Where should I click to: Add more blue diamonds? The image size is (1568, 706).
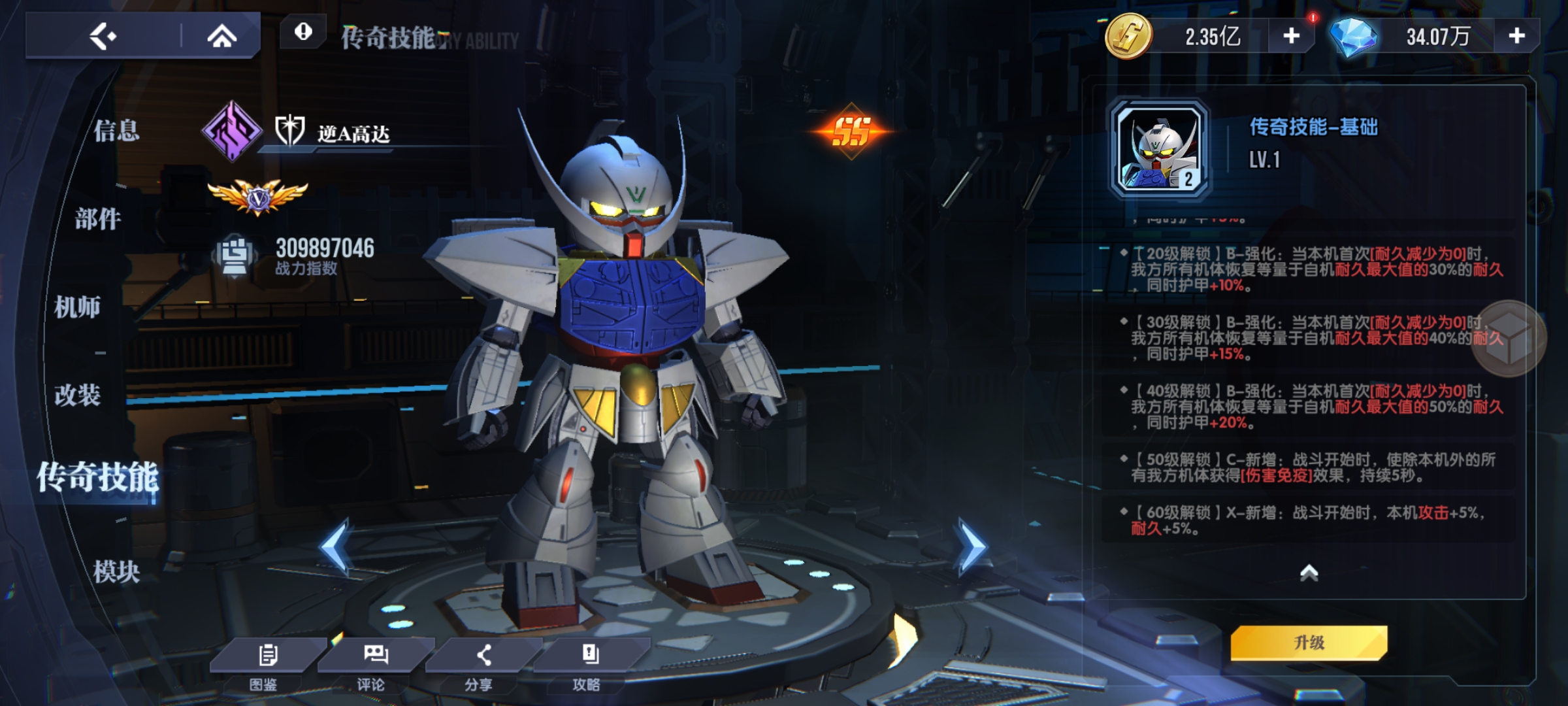coord(1516,36)
